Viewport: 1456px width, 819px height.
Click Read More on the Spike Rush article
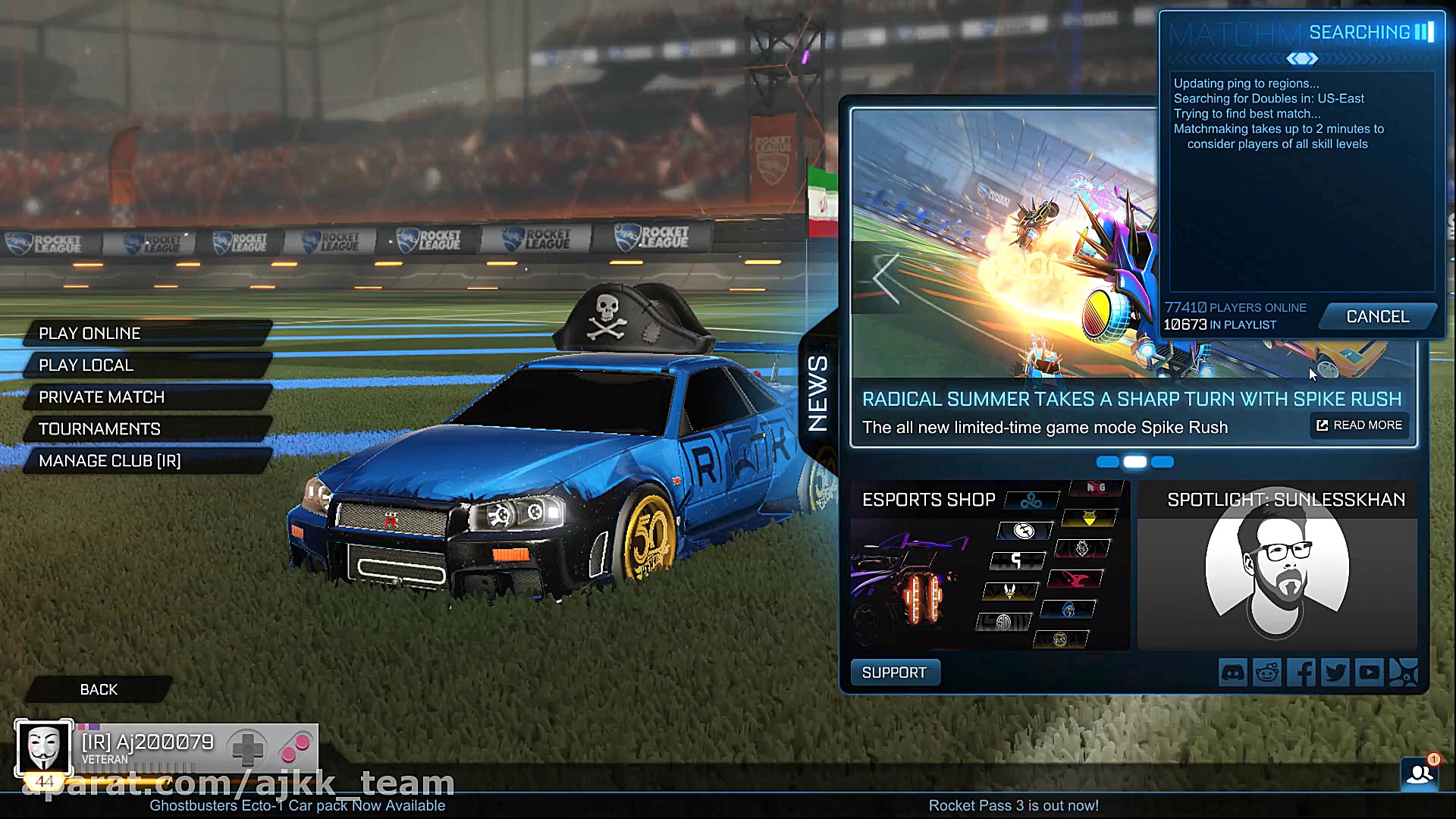(x=1359, y=425)
